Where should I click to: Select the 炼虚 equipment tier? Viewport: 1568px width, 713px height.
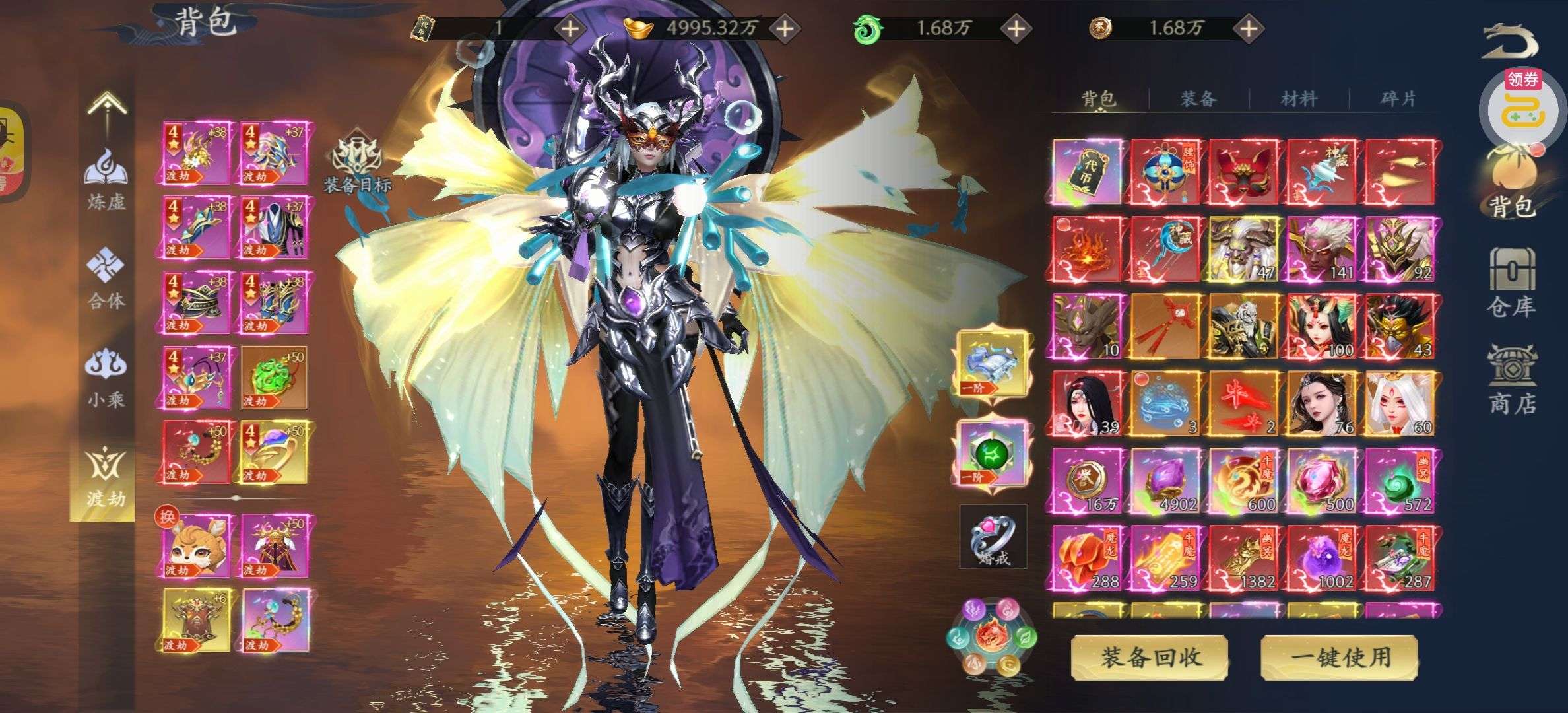[106, 178]
